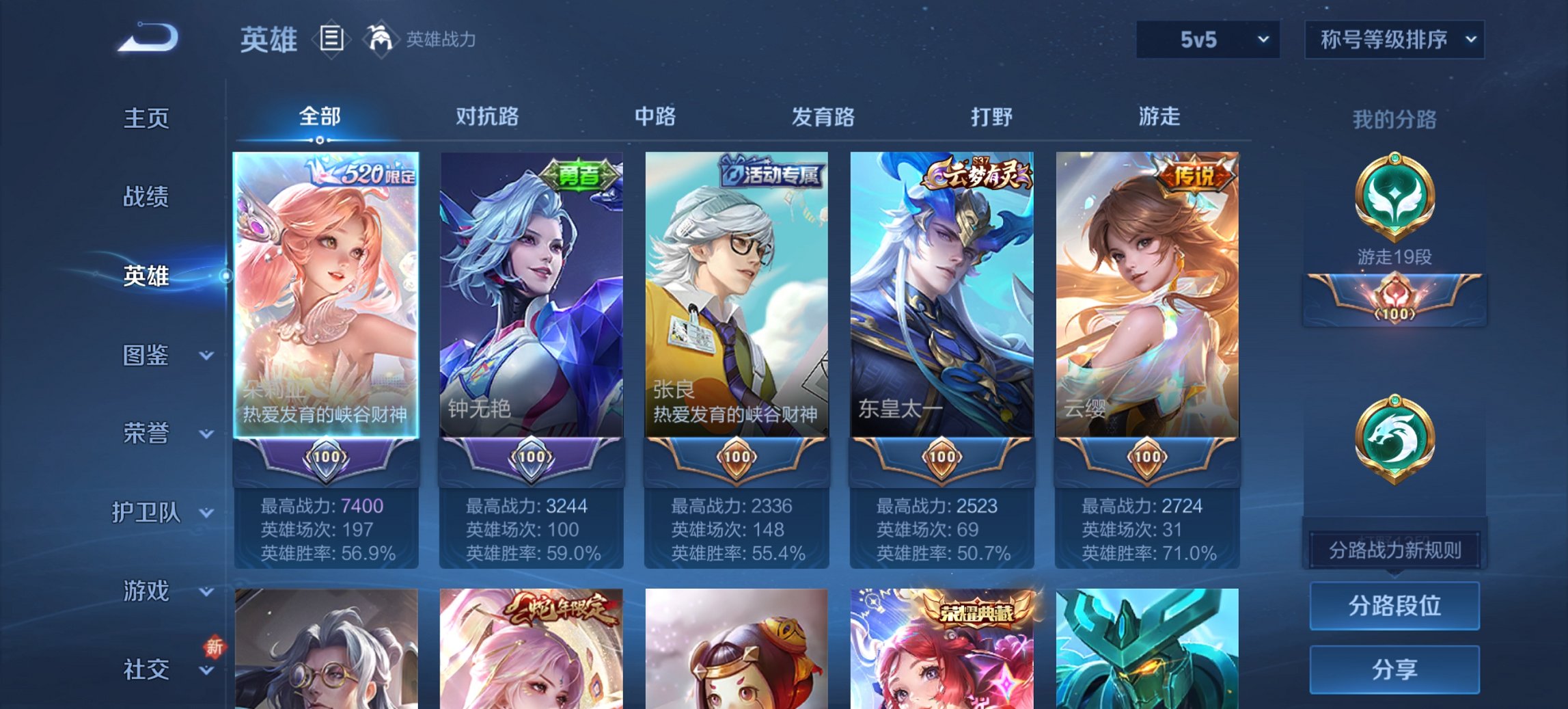The image size is (1568, 709).
Task: Select the 中路 lane filter
Action: pos(654,118)
